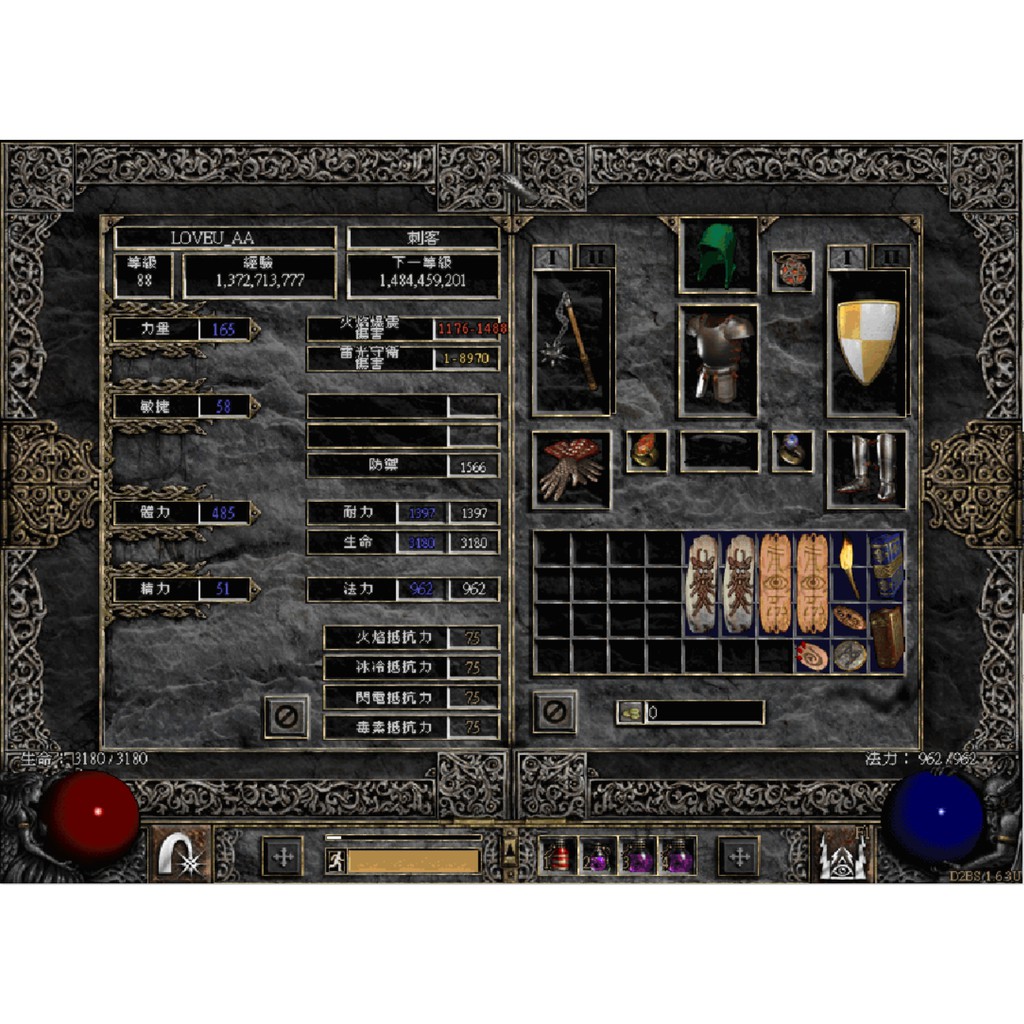Use the red healing potion in belt

[557, 857]
